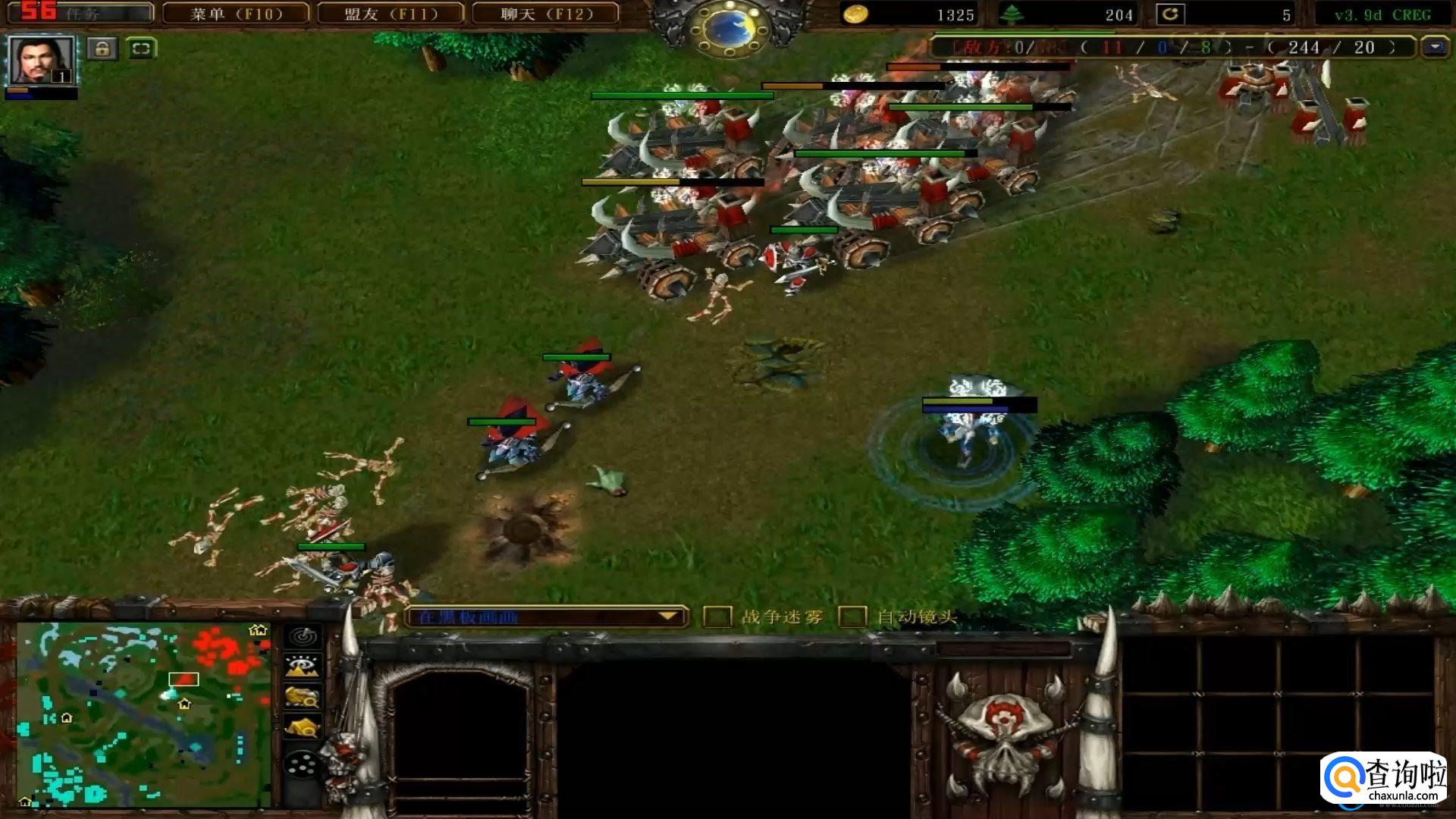Click the green bracket frame button
Image resolution: width=1456 pixels, height=819 pixels.
pyautogui.click(x=141, y=49)
